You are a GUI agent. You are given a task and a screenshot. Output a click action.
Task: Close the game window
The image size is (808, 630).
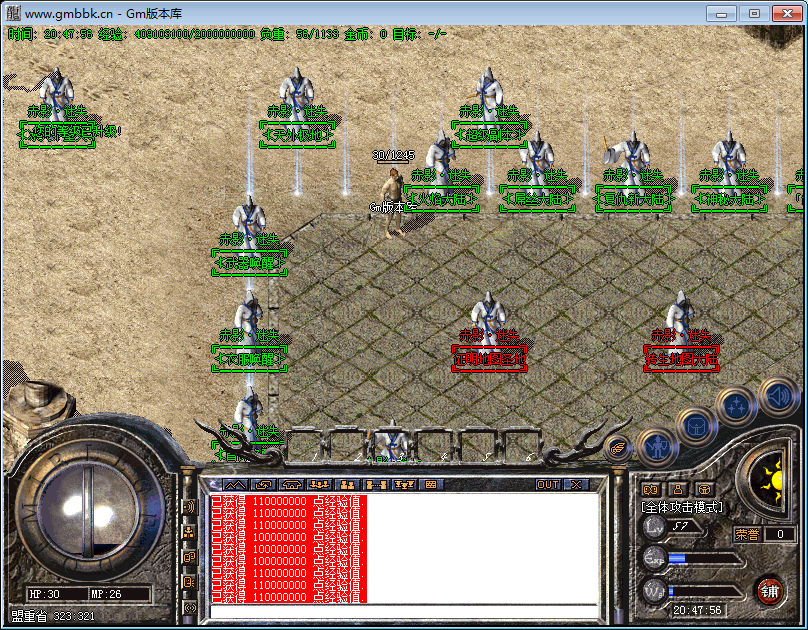pyautogui.click(x=785, y=13)
